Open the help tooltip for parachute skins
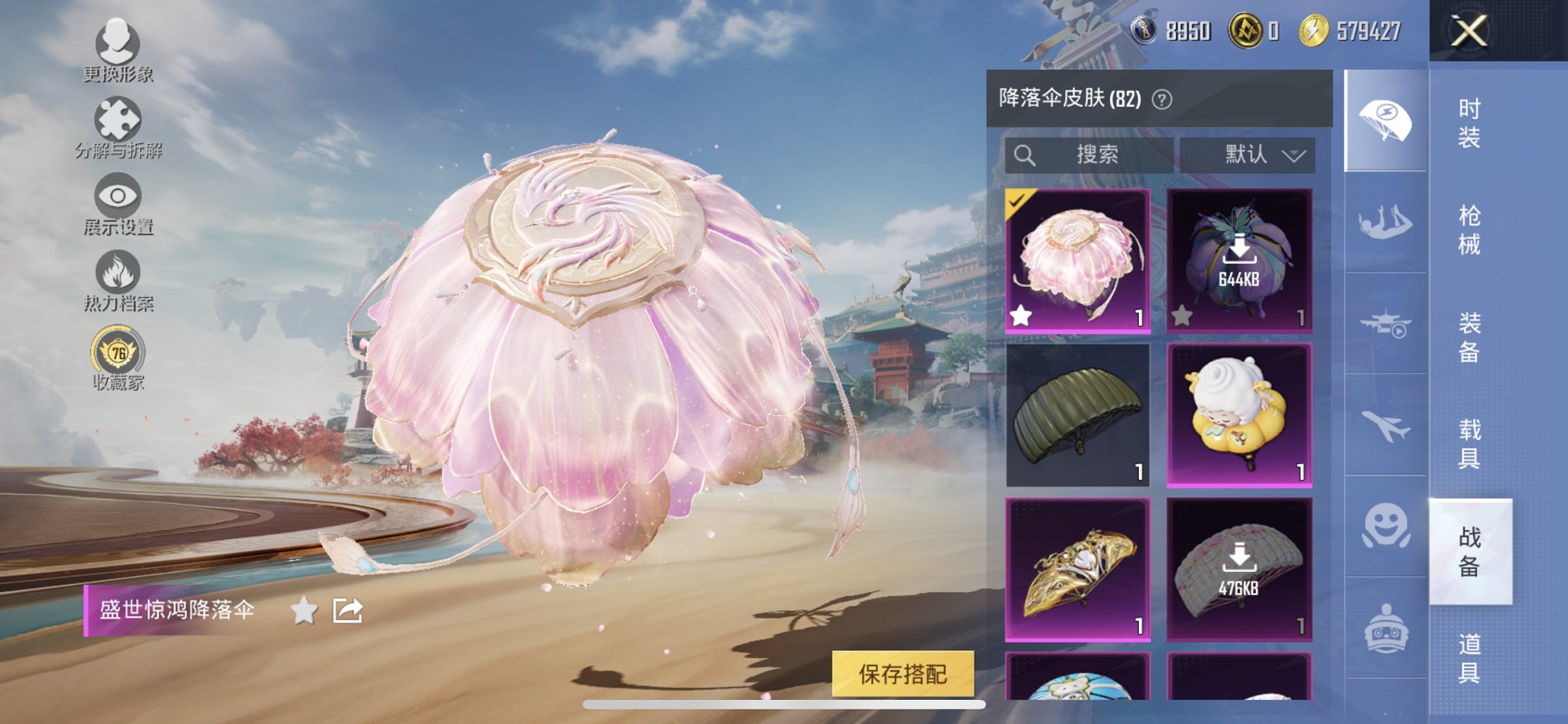1568x724 pixels. (x=1161, y=99)
